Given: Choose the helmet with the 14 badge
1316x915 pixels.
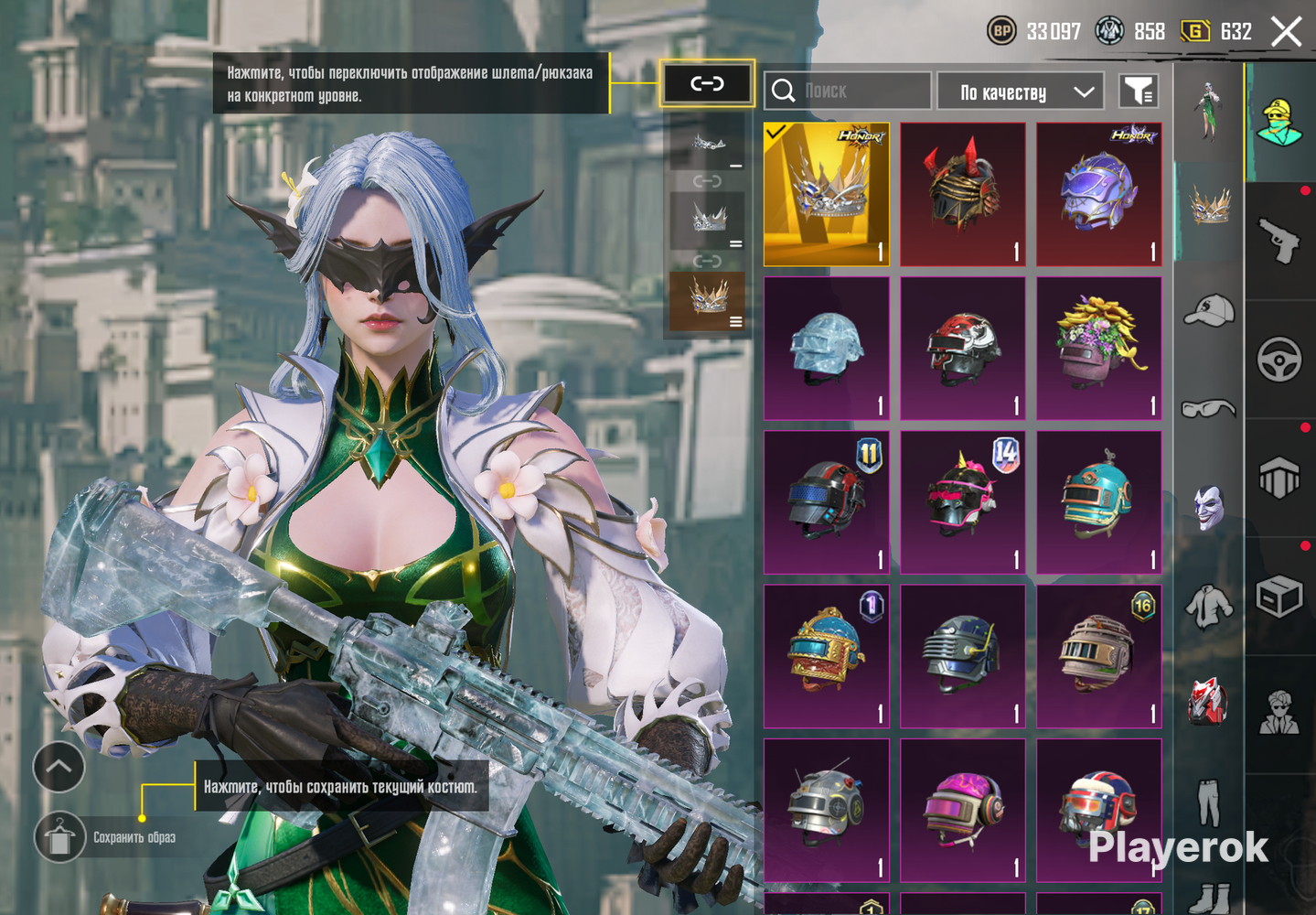Looking at the screenshot, I should [x=962, y=502].
